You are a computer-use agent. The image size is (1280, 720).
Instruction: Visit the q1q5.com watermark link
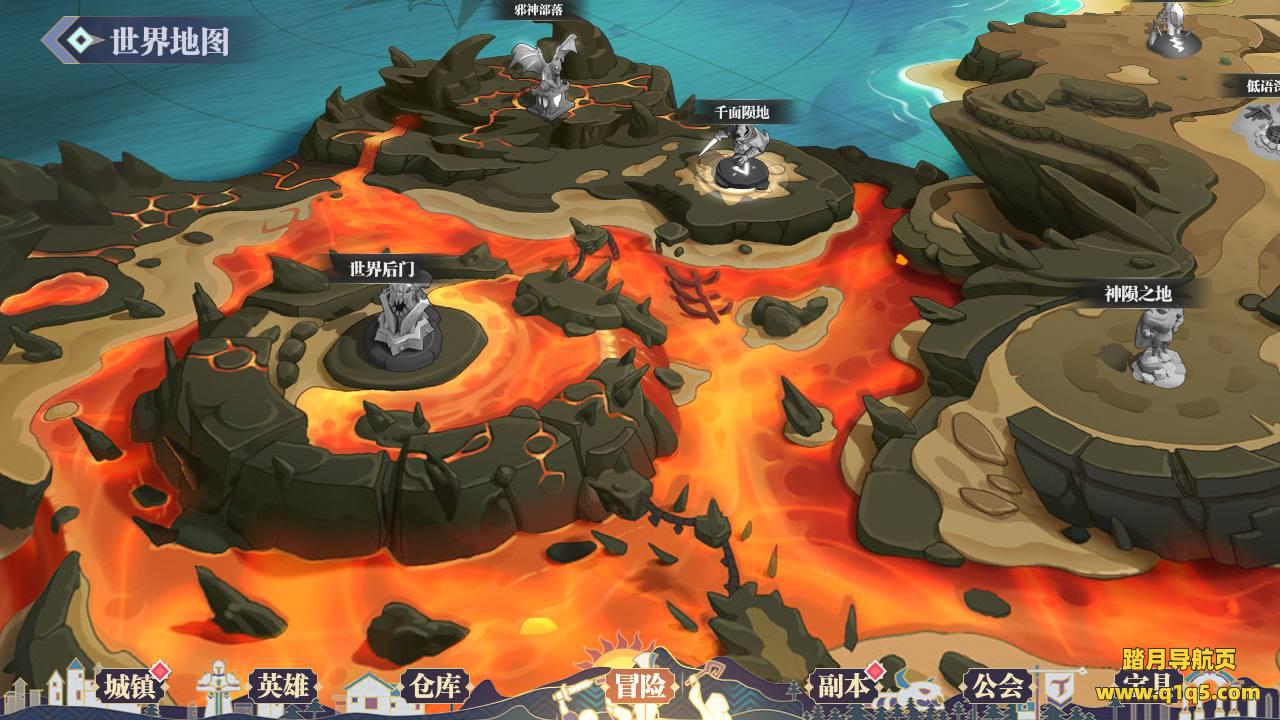[1178, 693]
